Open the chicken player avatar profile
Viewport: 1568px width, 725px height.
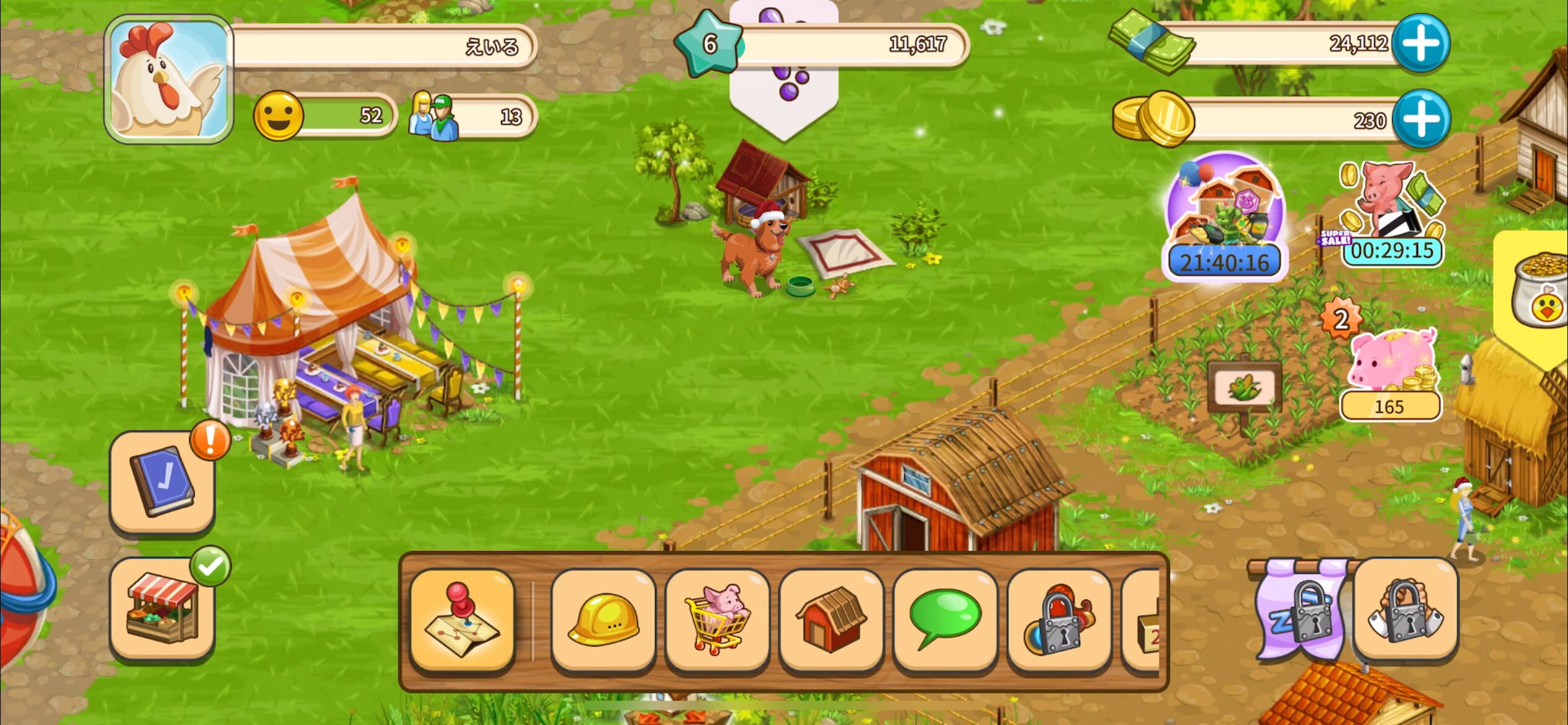(168, 79)
